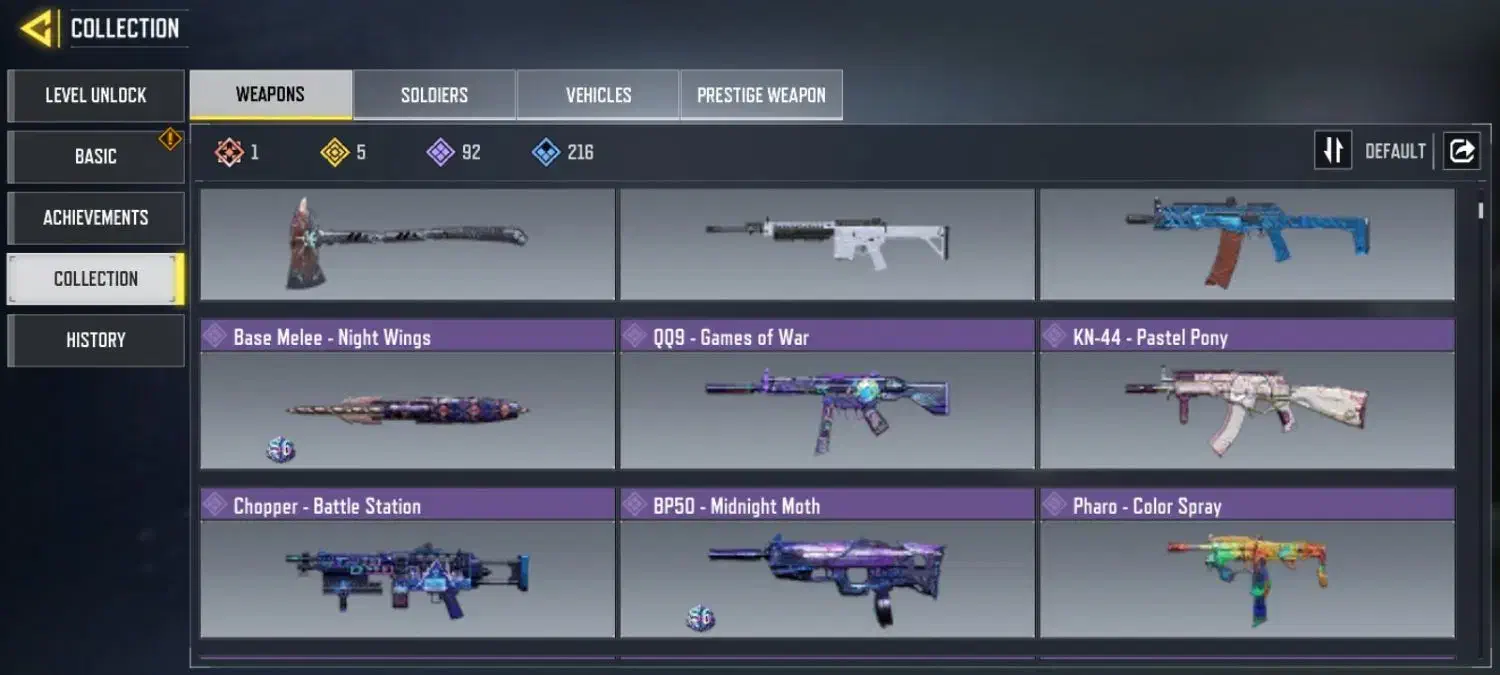Select the Weapons tab
Image resolution: width=1500 pixels, height=675 pixels.
pyautogui.click(x=270, y=95)
